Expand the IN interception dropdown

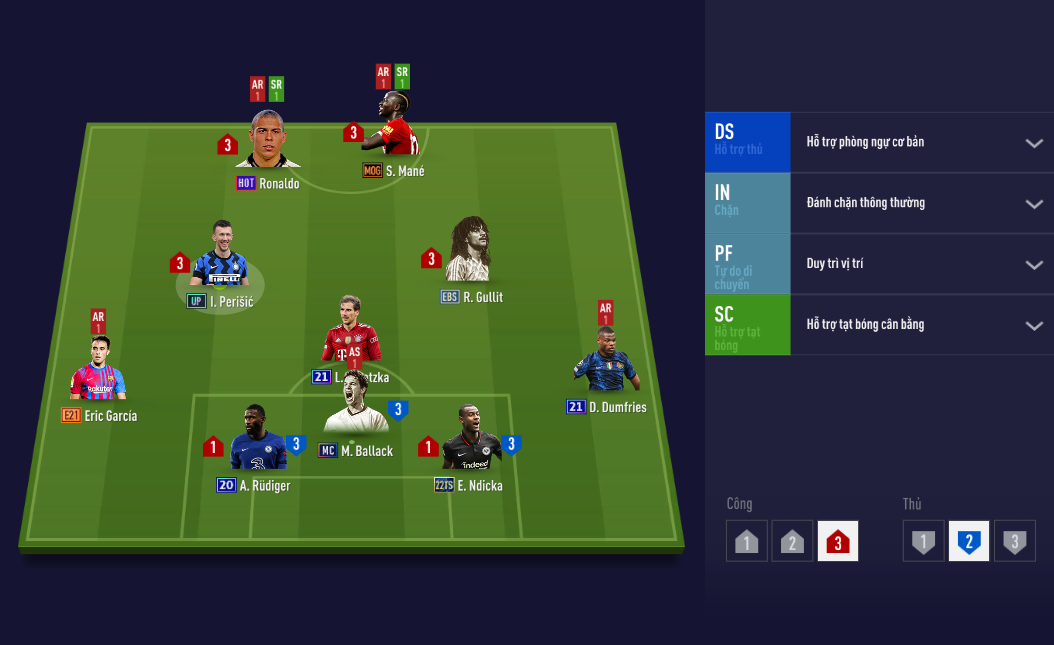(x=1033, y=204)
